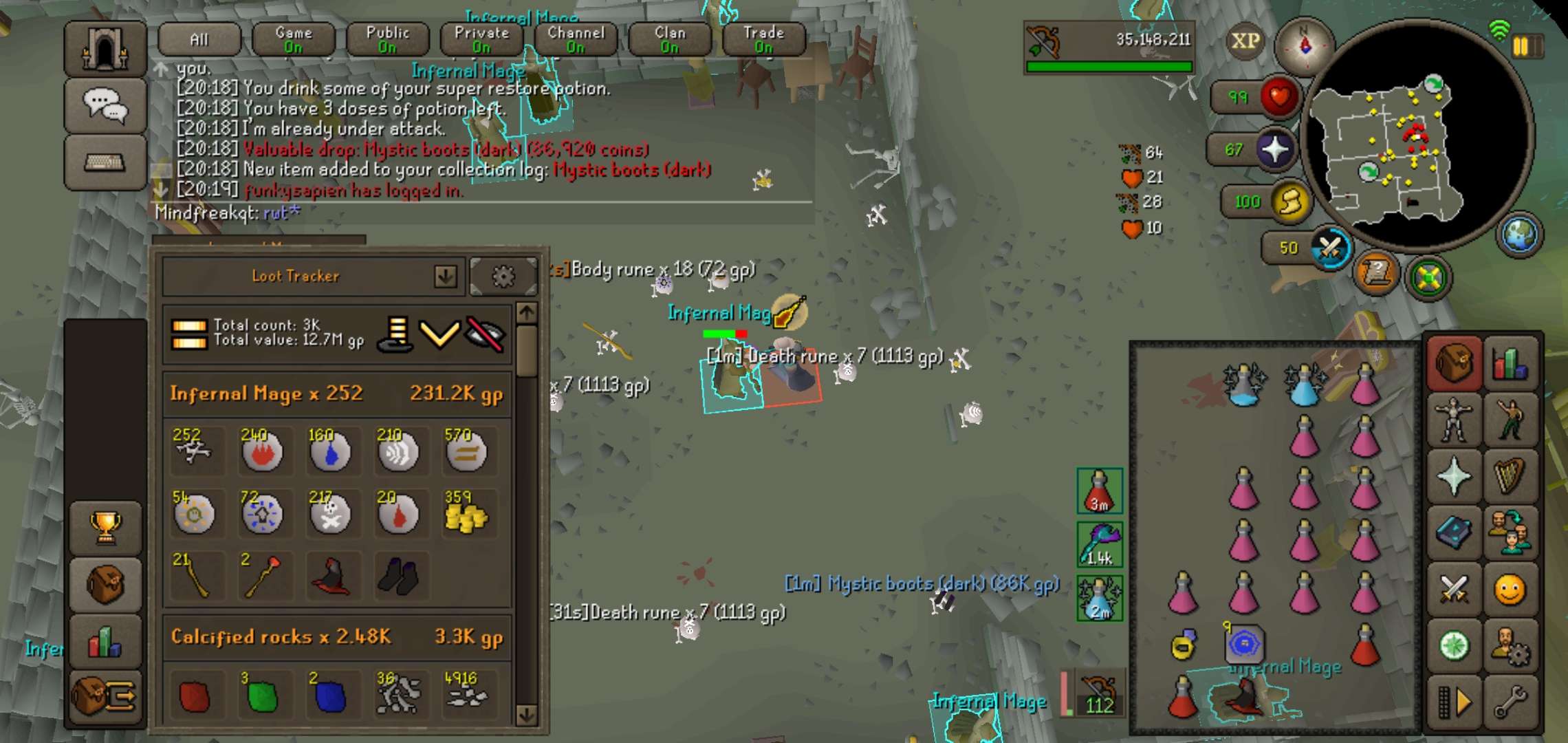Open the Loot Tracker dropdown arrow
This screenshot has height=743, width=1568.
[446, 277]
